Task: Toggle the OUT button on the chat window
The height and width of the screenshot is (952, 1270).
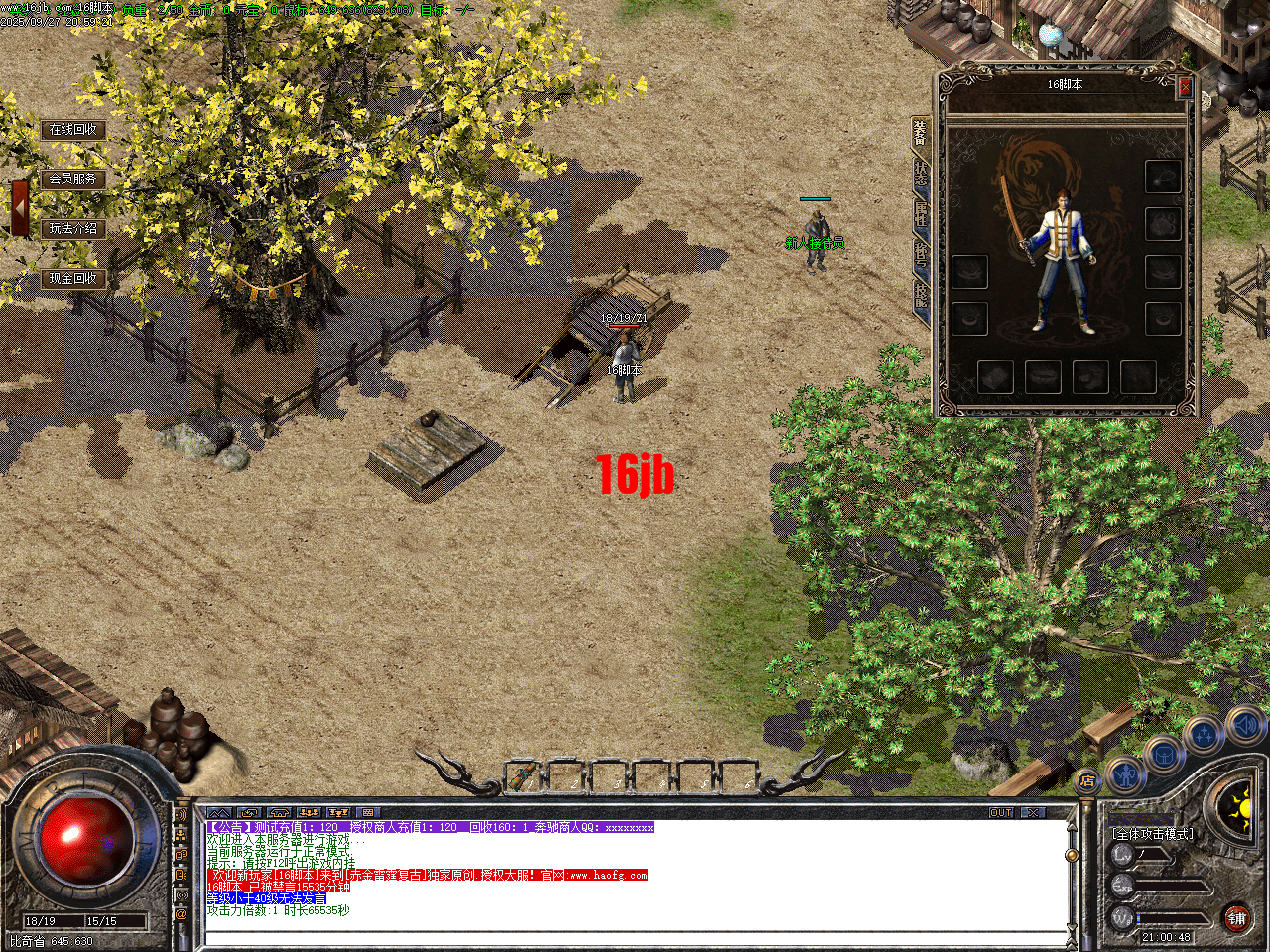Action: click(1002, 811)
